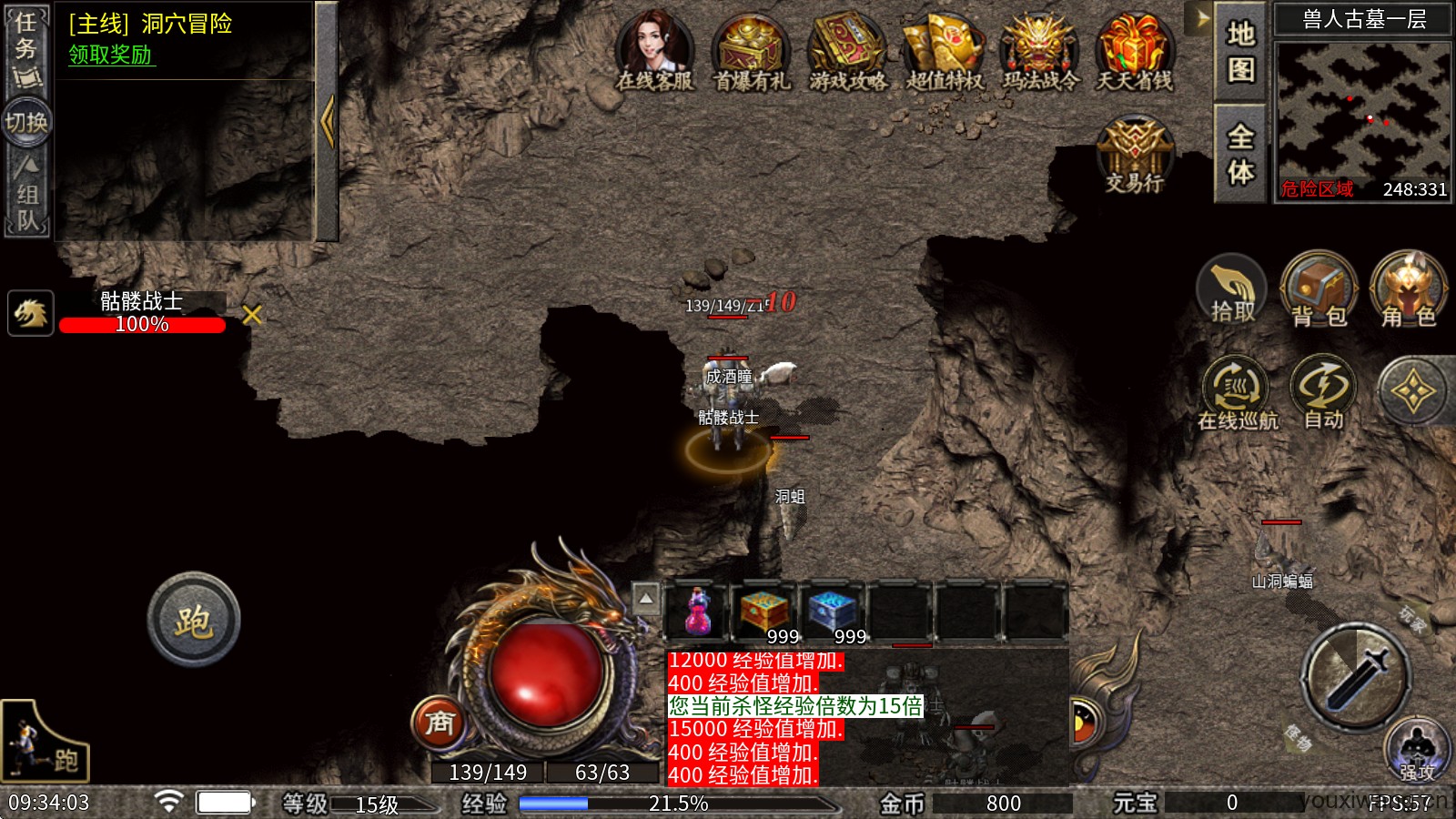Screen dimensions: 1456x819
Task: Tap the 拾取 pickup button
Action: coord(1232,289)
